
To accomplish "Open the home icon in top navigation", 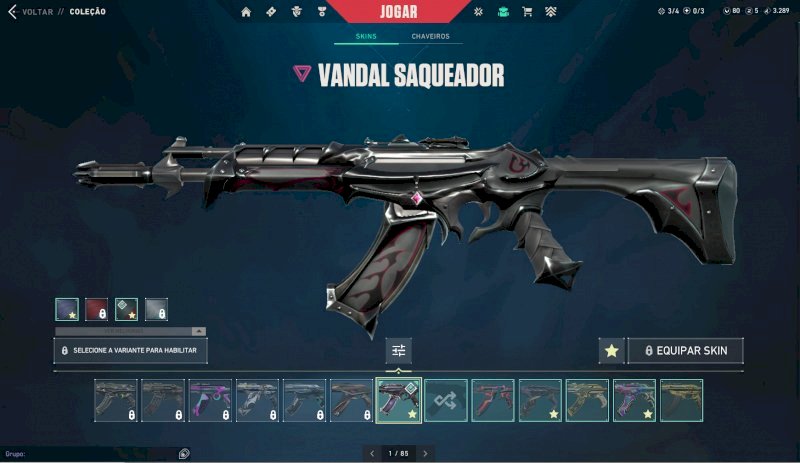I will pyautogui.click(x=246, y=12).
